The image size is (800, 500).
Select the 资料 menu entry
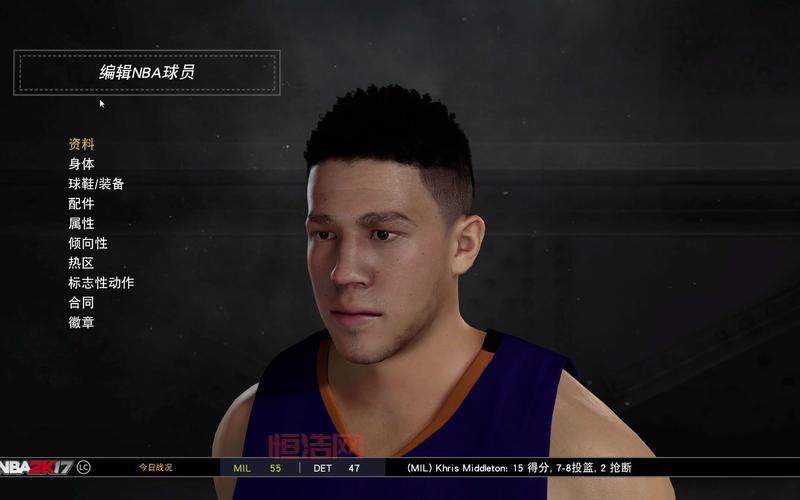tap(81, 144)
